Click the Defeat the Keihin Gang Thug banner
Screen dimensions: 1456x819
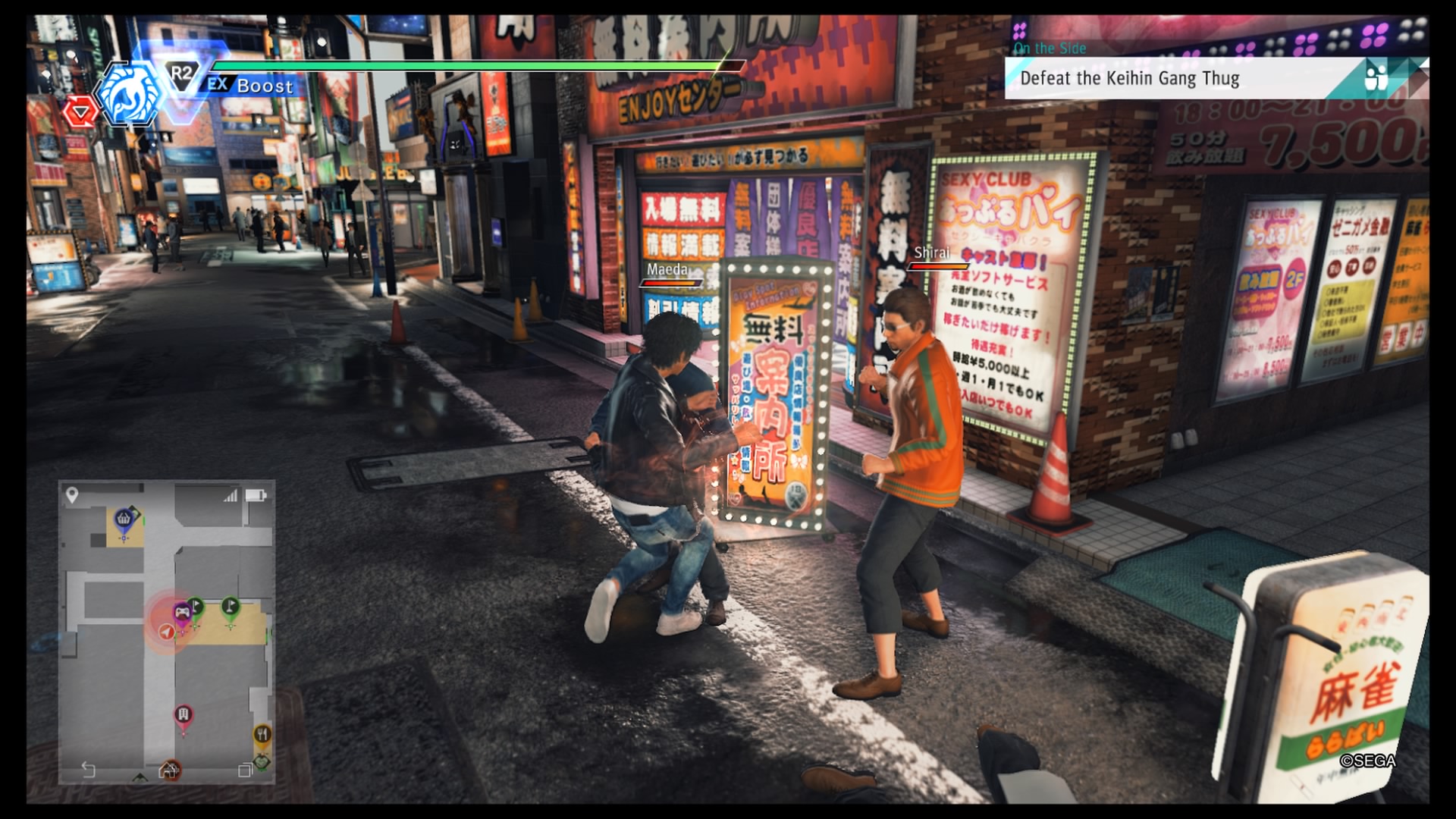tap(1131, 78)
